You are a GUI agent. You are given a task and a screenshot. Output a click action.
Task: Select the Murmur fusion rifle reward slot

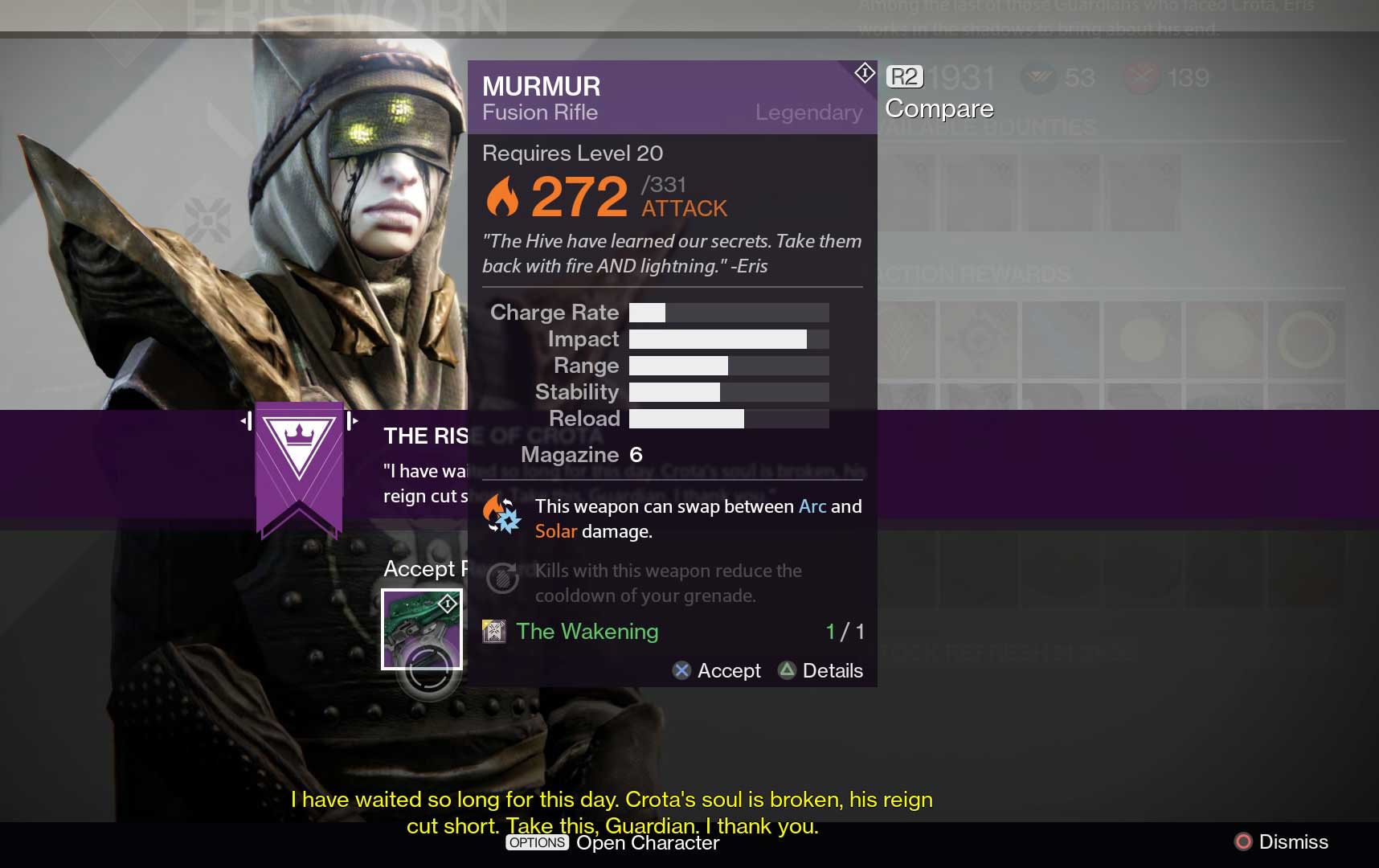[422, 629]
